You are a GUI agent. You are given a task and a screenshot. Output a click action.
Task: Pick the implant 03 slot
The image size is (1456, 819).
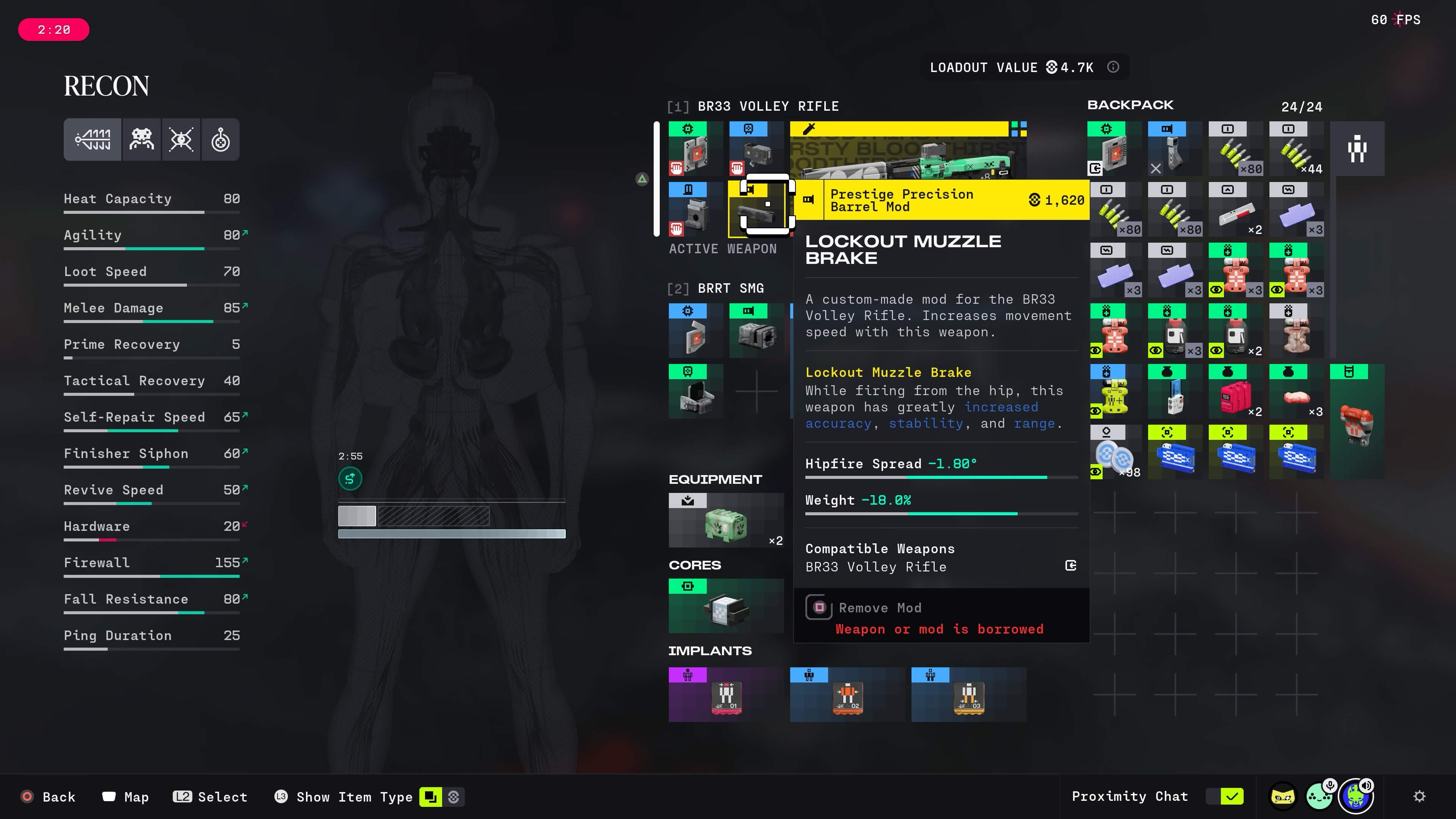tap(968, 695)
